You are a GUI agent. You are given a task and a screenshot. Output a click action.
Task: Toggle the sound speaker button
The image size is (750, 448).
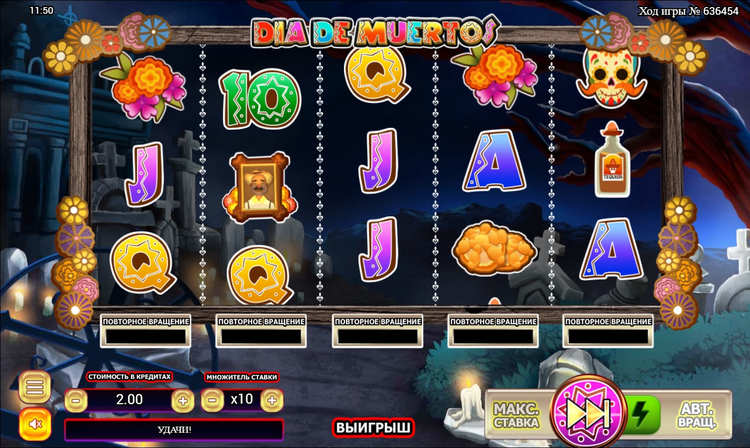34,422
